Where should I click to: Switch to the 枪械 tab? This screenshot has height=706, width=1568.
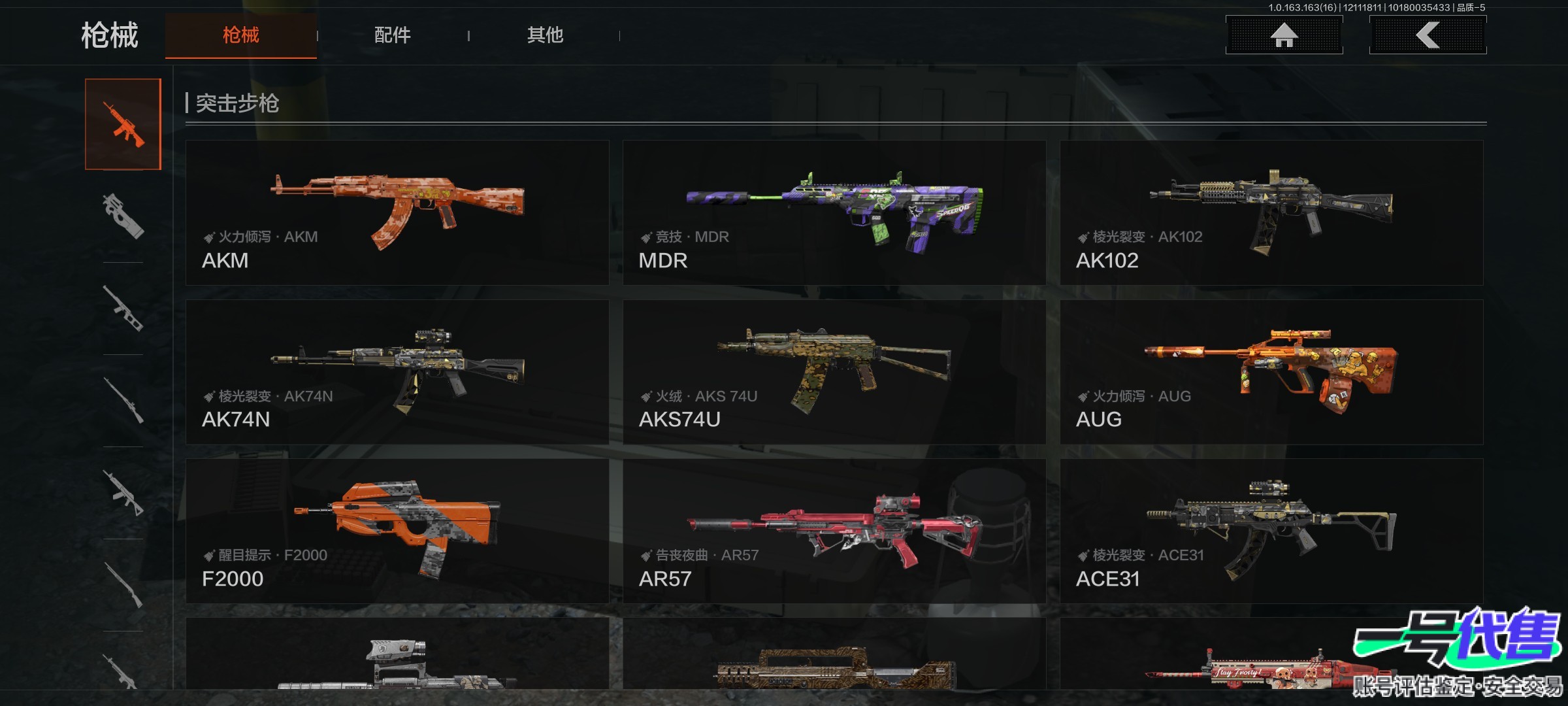pos(240,35)
